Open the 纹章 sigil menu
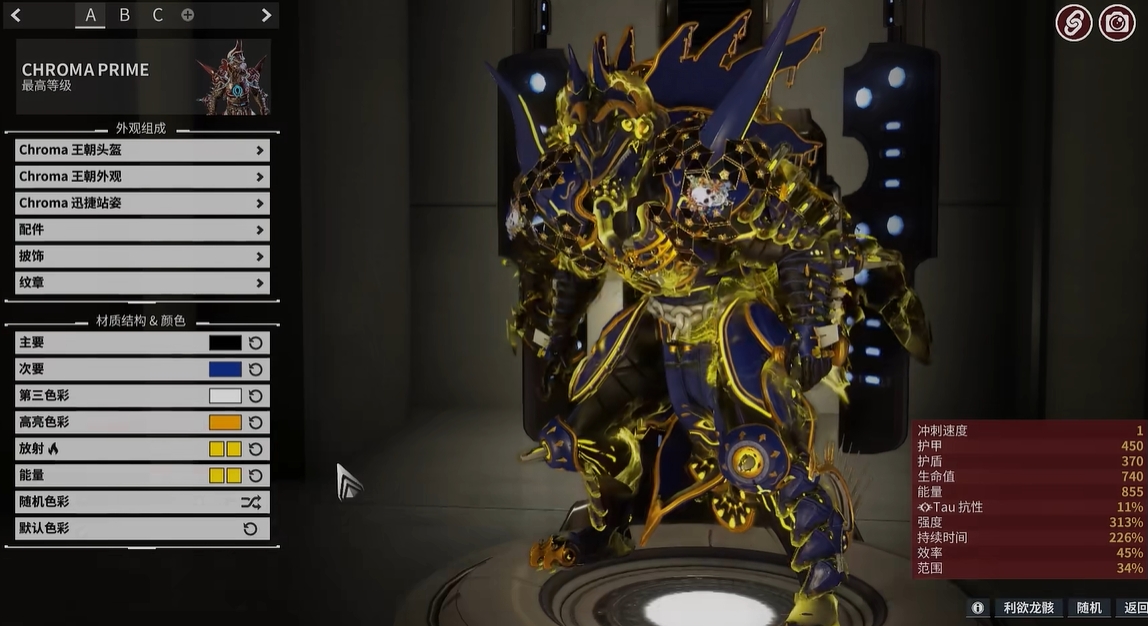1148x626 pixels. 142,283
